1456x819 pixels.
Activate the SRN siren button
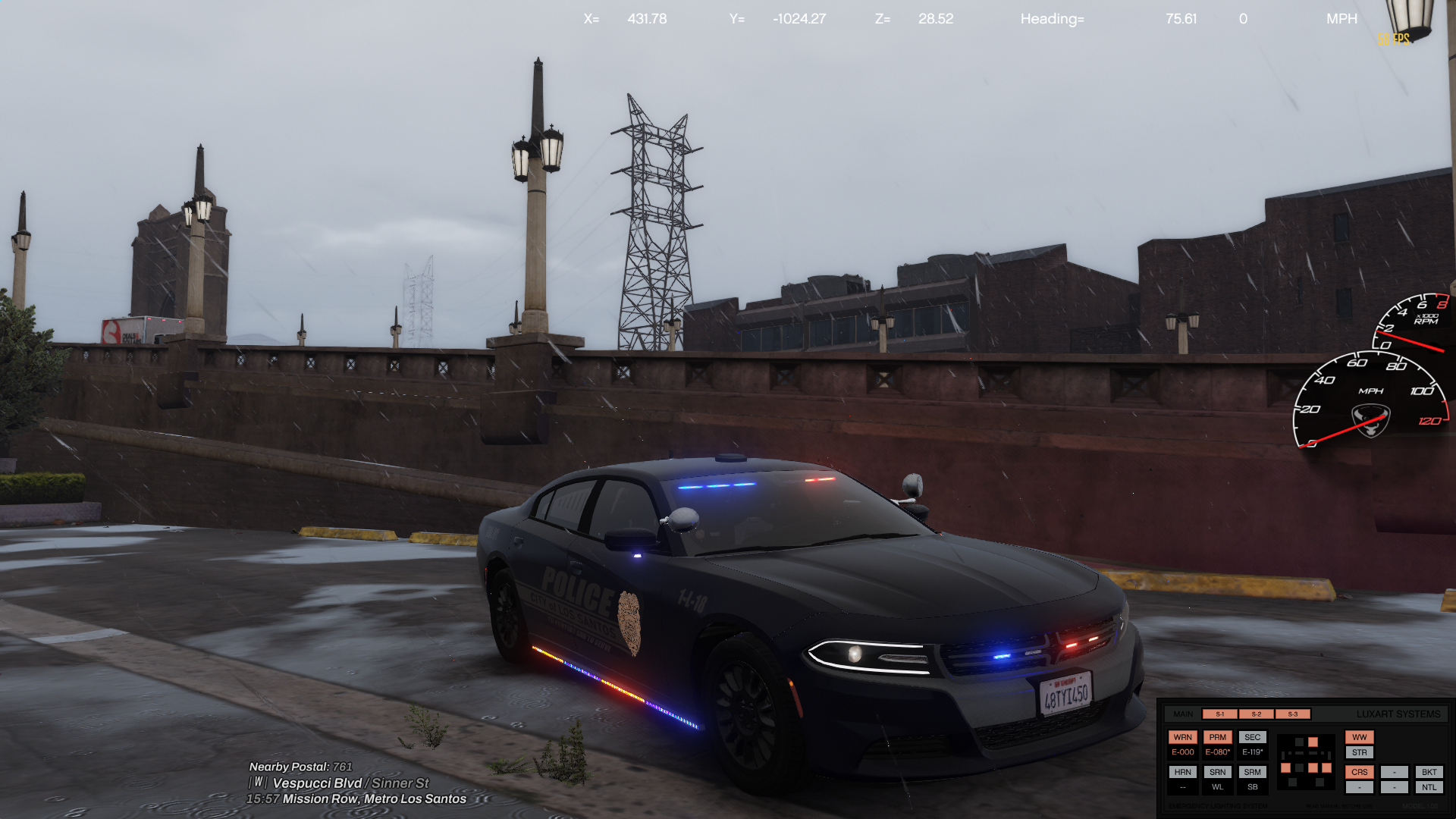coord(1217,772)
